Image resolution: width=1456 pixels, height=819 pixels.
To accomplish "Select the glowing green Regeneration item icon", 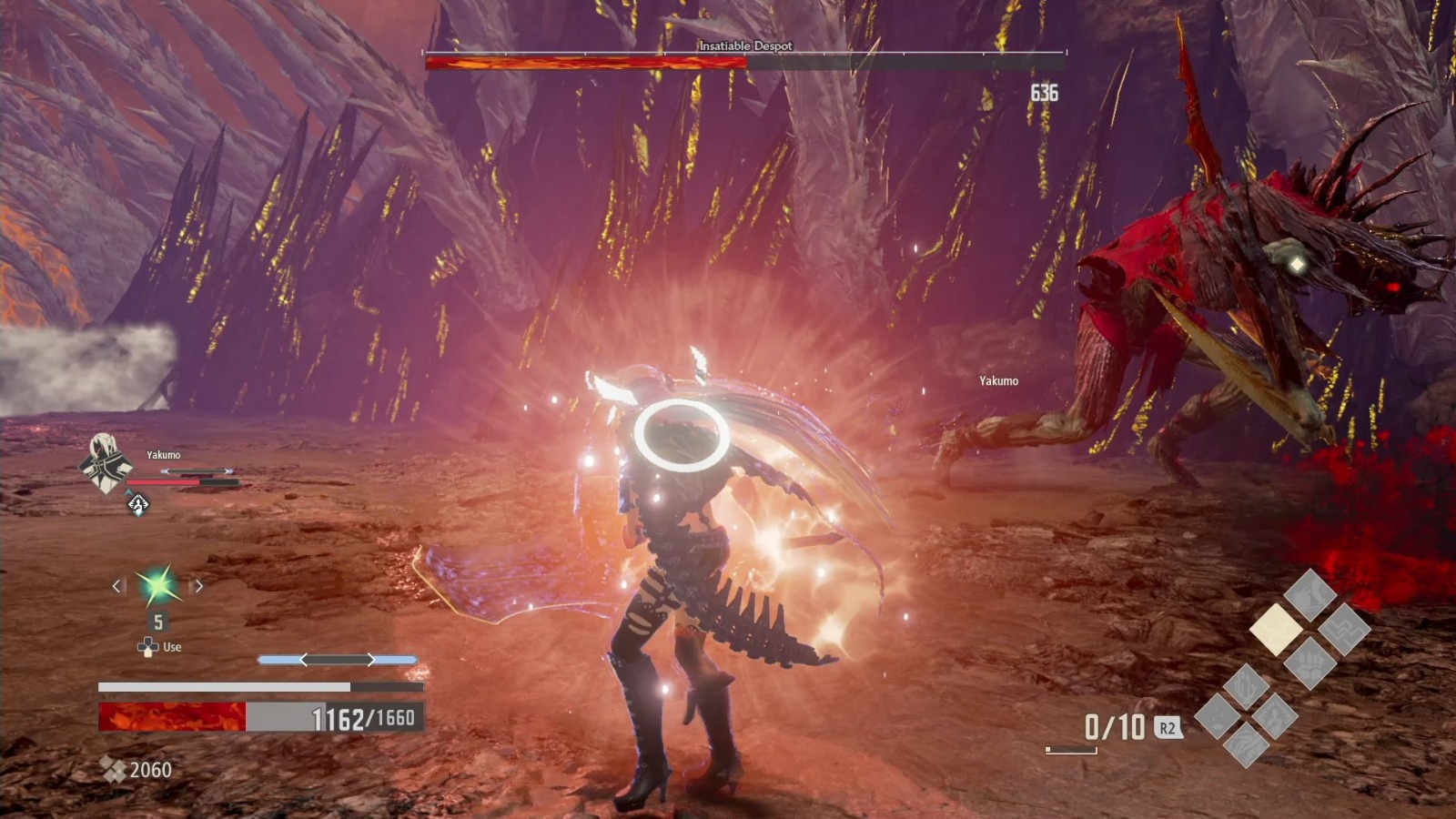I will click(x=157, y=587).
